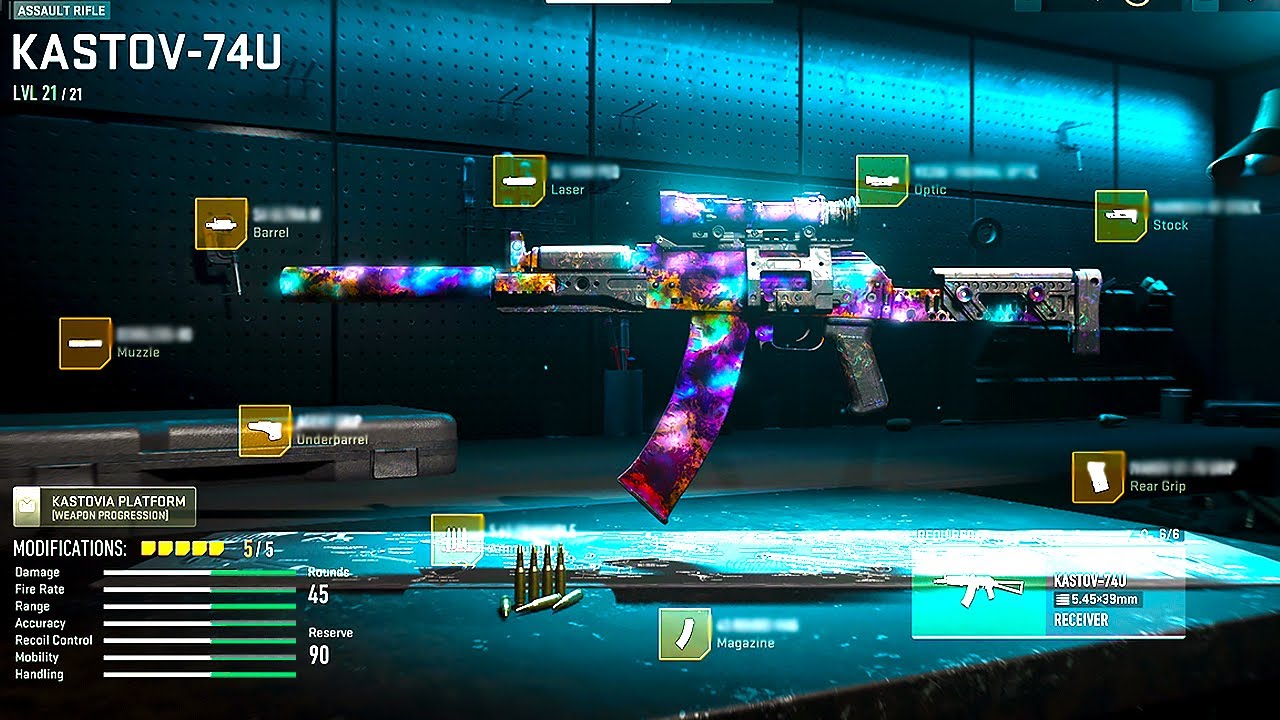Open the Ammunition slot with bullets icon
The image size is (1280, 720).
pyautogui.click(x=456, y=540)
